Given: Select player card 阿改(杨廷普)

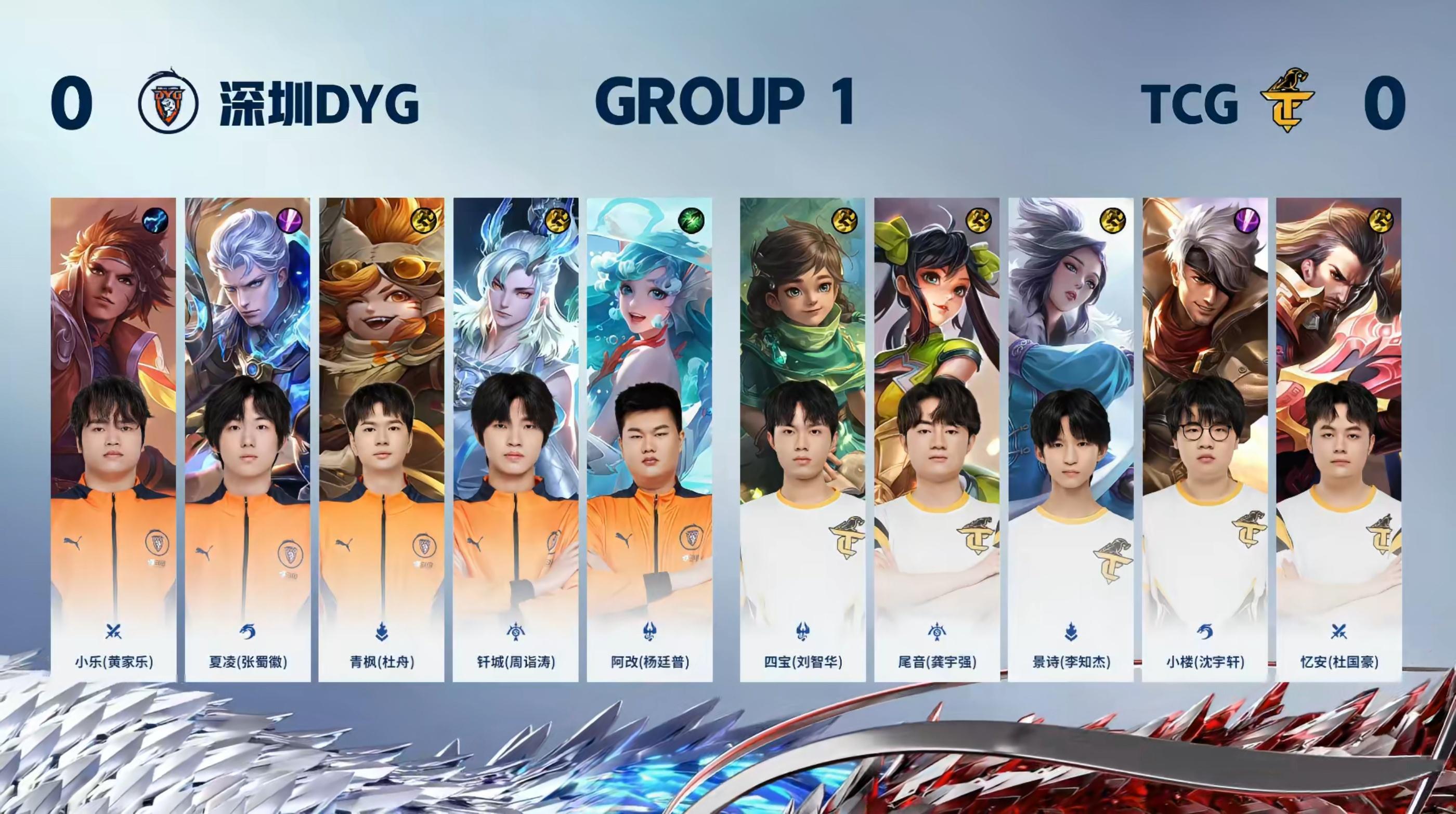Looking at the screenshot, I should coord(649,439).
